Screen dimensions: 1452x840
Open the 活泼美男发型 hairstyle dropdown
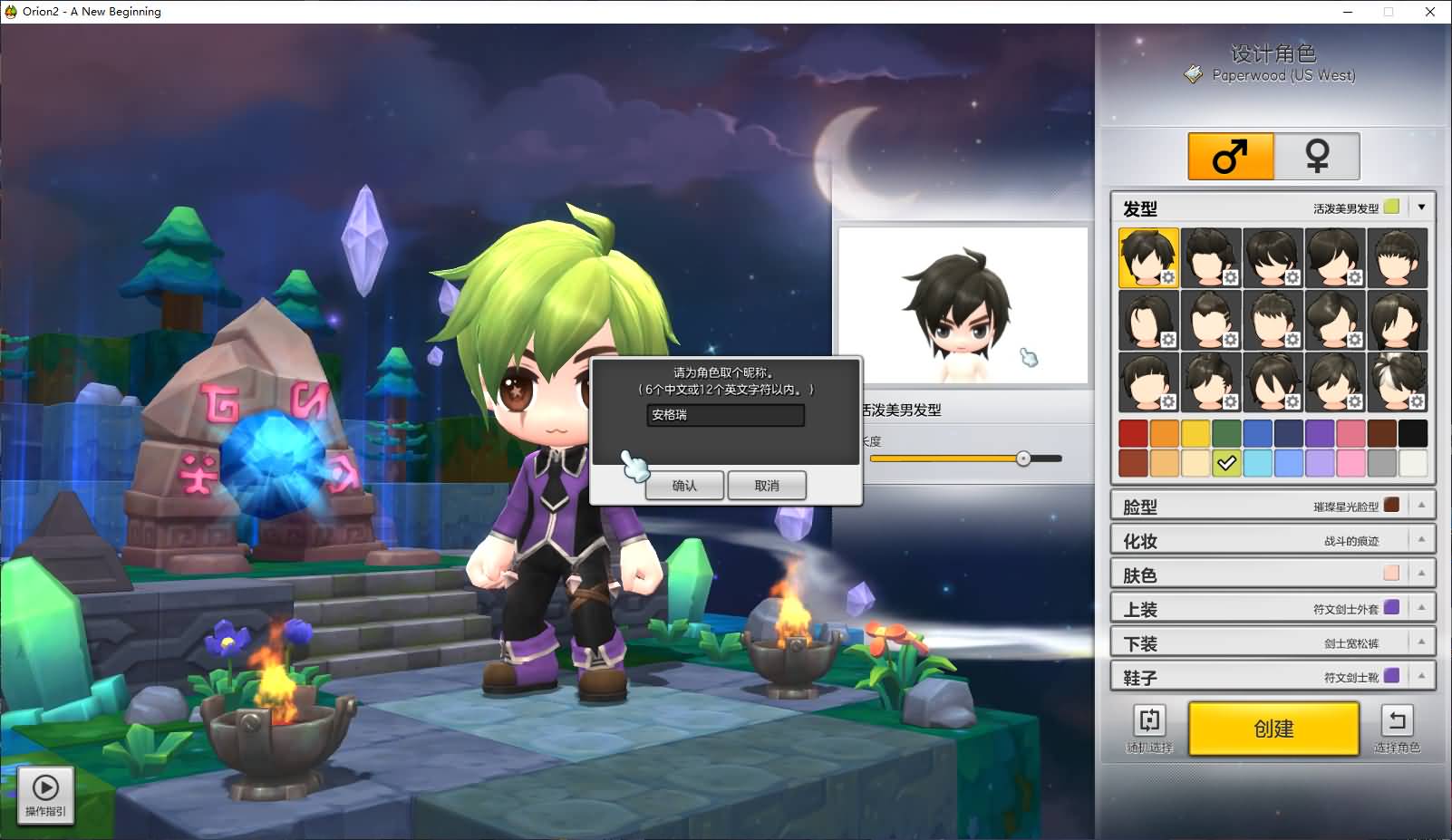tap(1422, 207)
